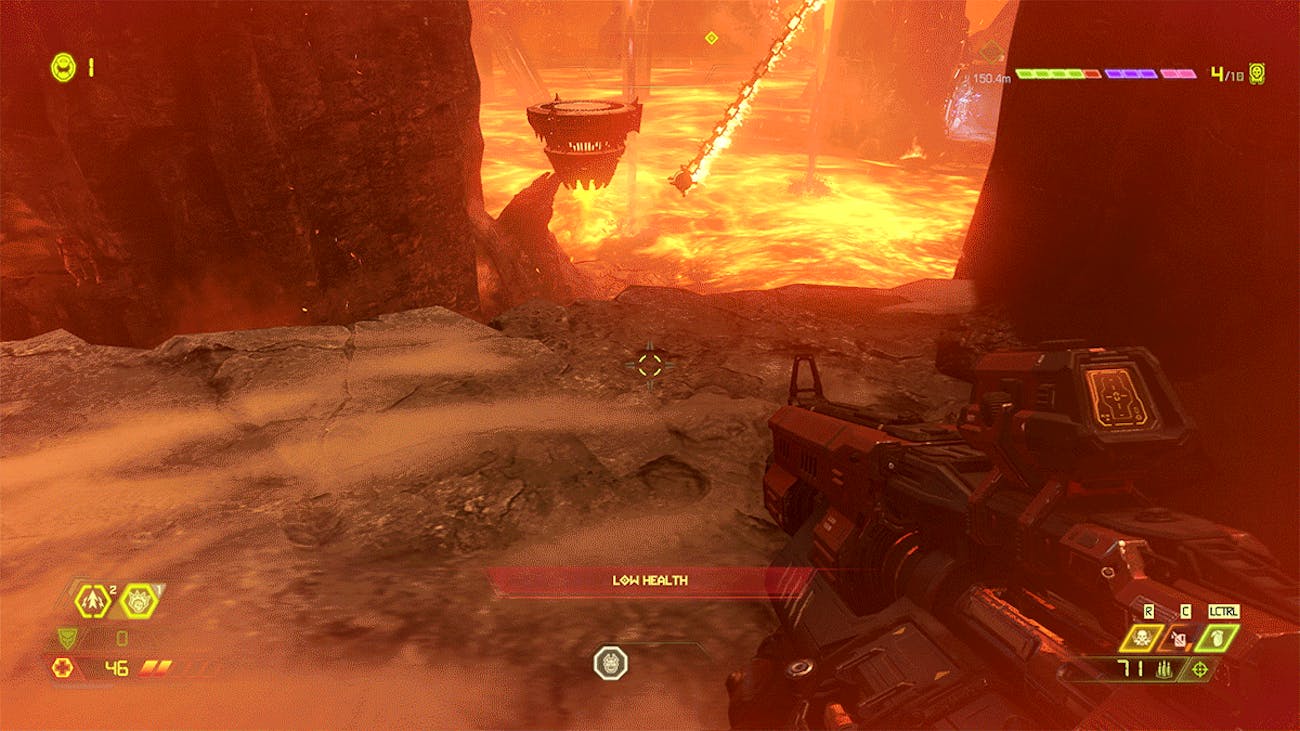Toggle the crosshair targeting icon near the ammo counter
Viewport: 1300px width, 731px height.
[x=1200, y=668]
